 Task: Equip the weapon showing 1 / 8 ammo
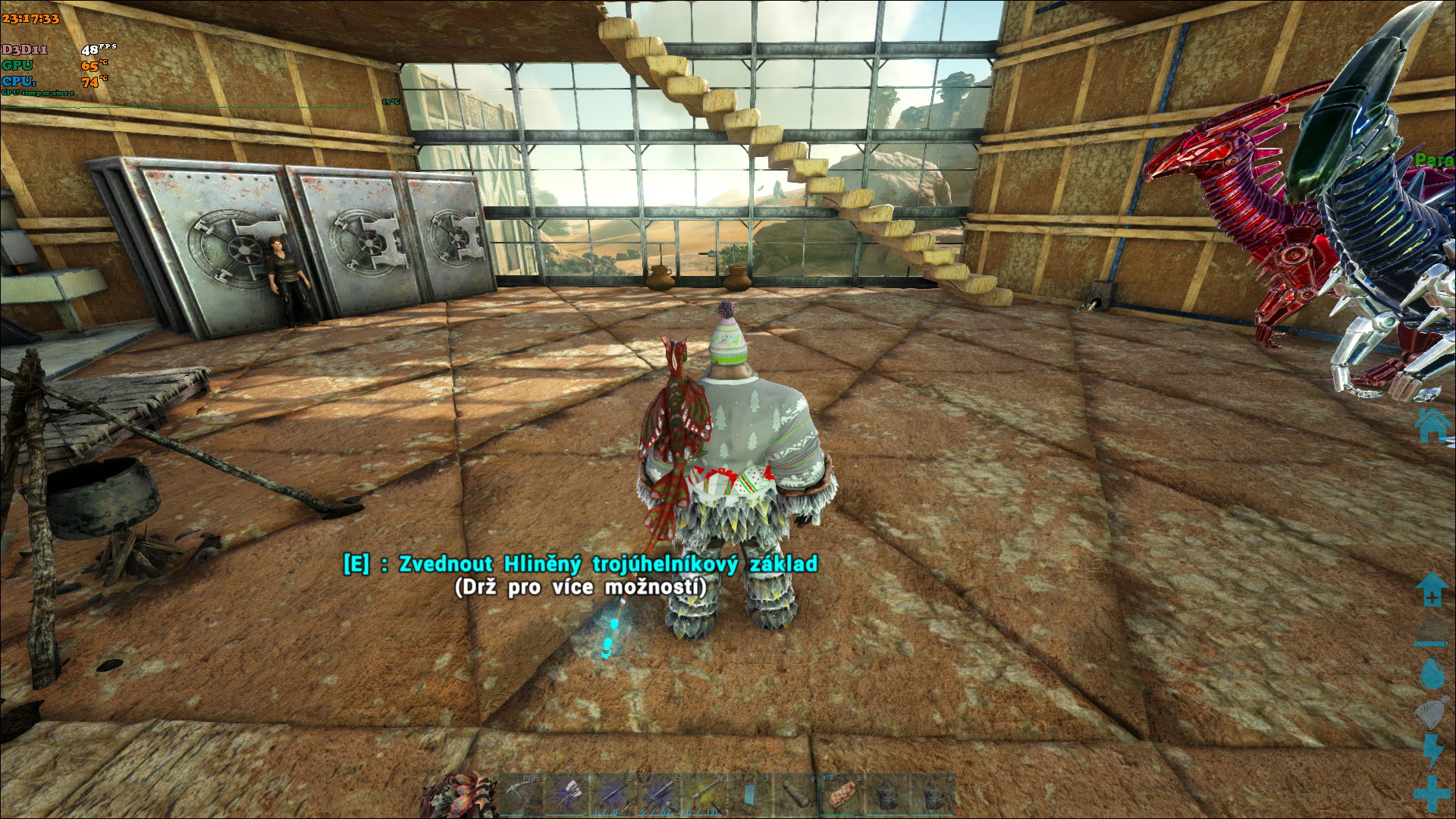click(x=612, y=795)
